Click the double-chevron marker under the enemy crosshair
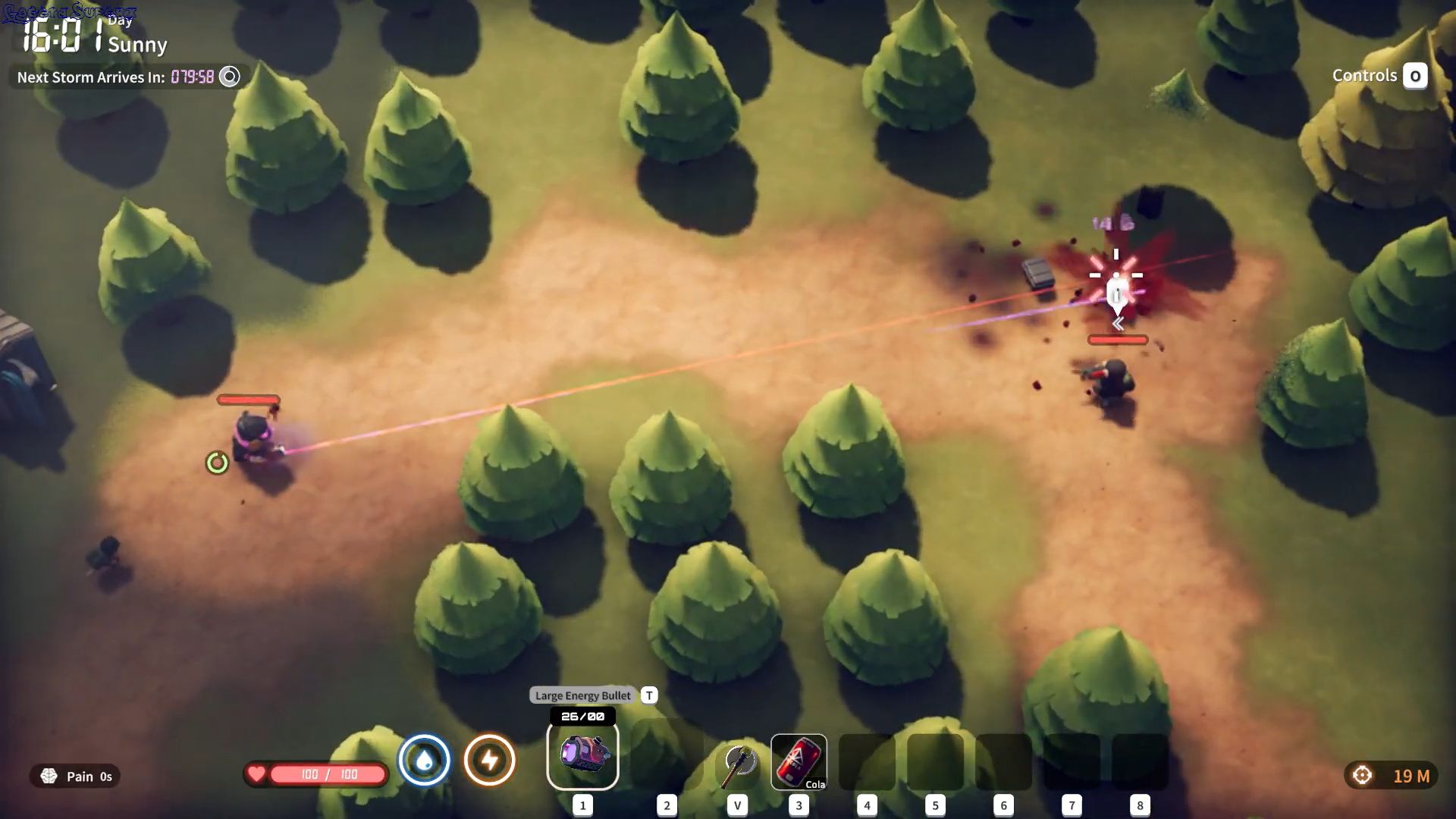The height and width of the screenshot is (819, 1456). click(x=1117, y=322)
